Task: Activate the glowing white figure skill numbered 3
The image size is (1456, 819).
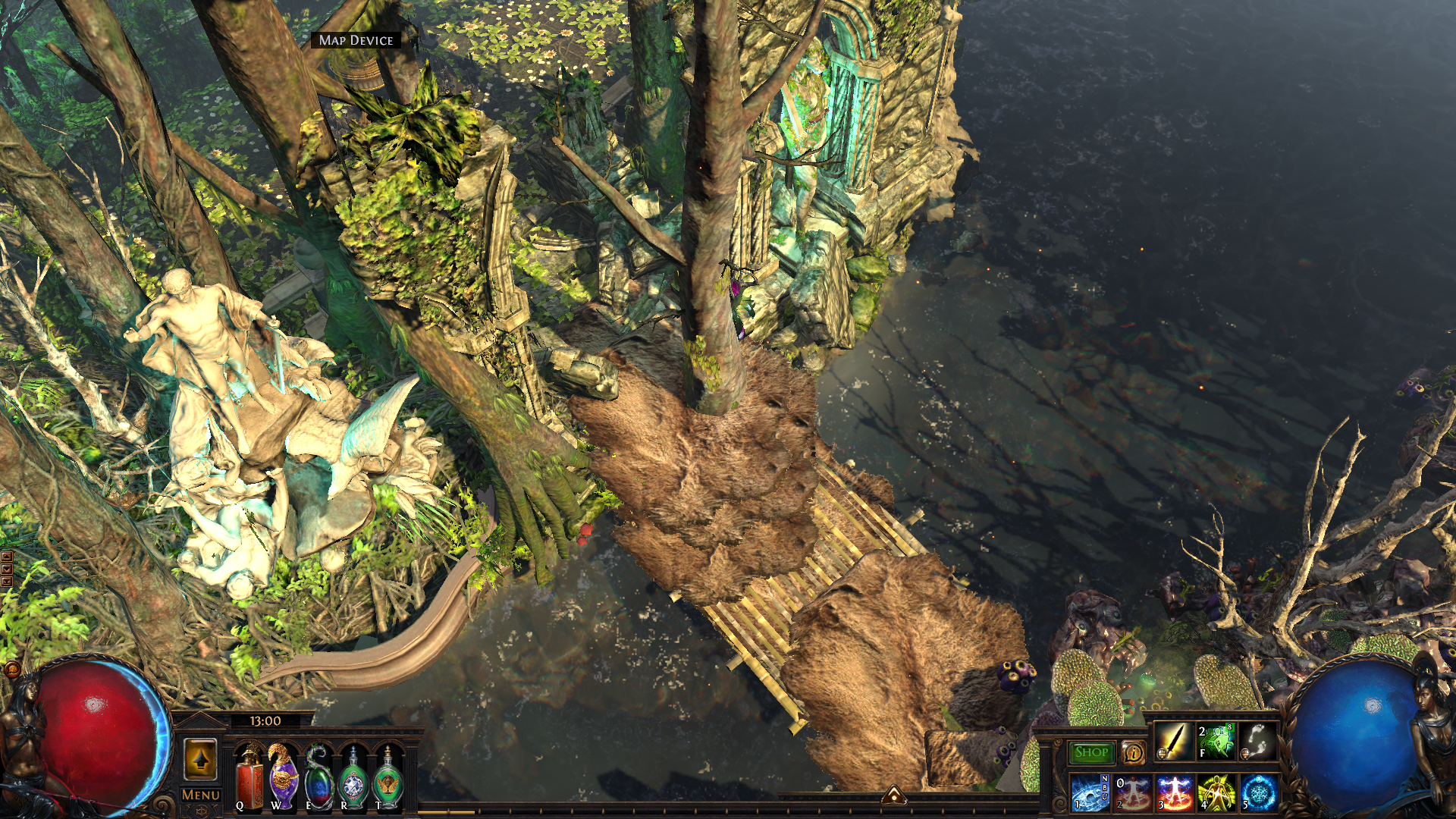Action: click(x=1175, y=793)
